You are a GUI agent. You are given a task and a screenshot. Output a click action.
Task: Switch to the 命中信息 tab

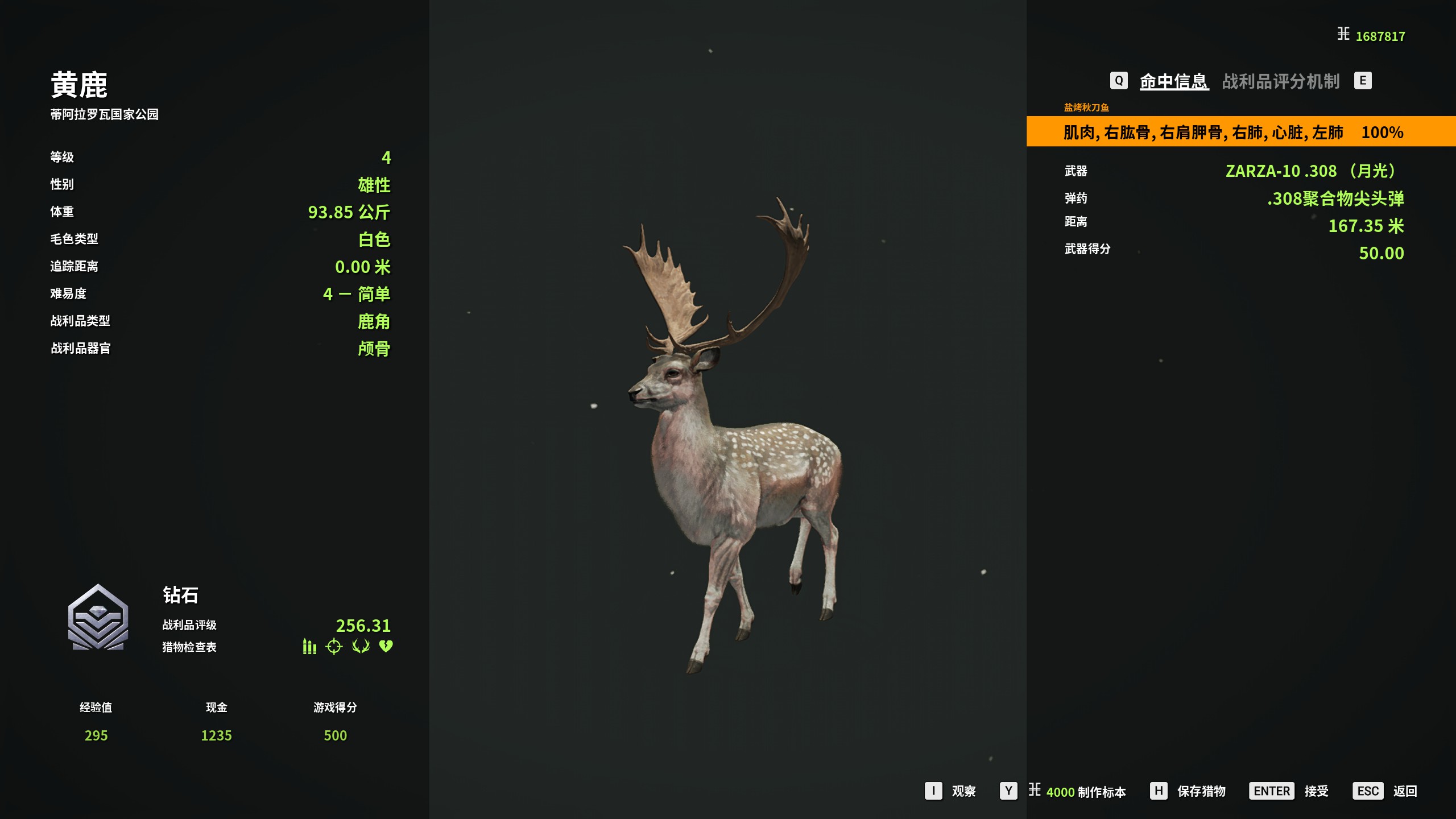click(x=1173, y=81)
